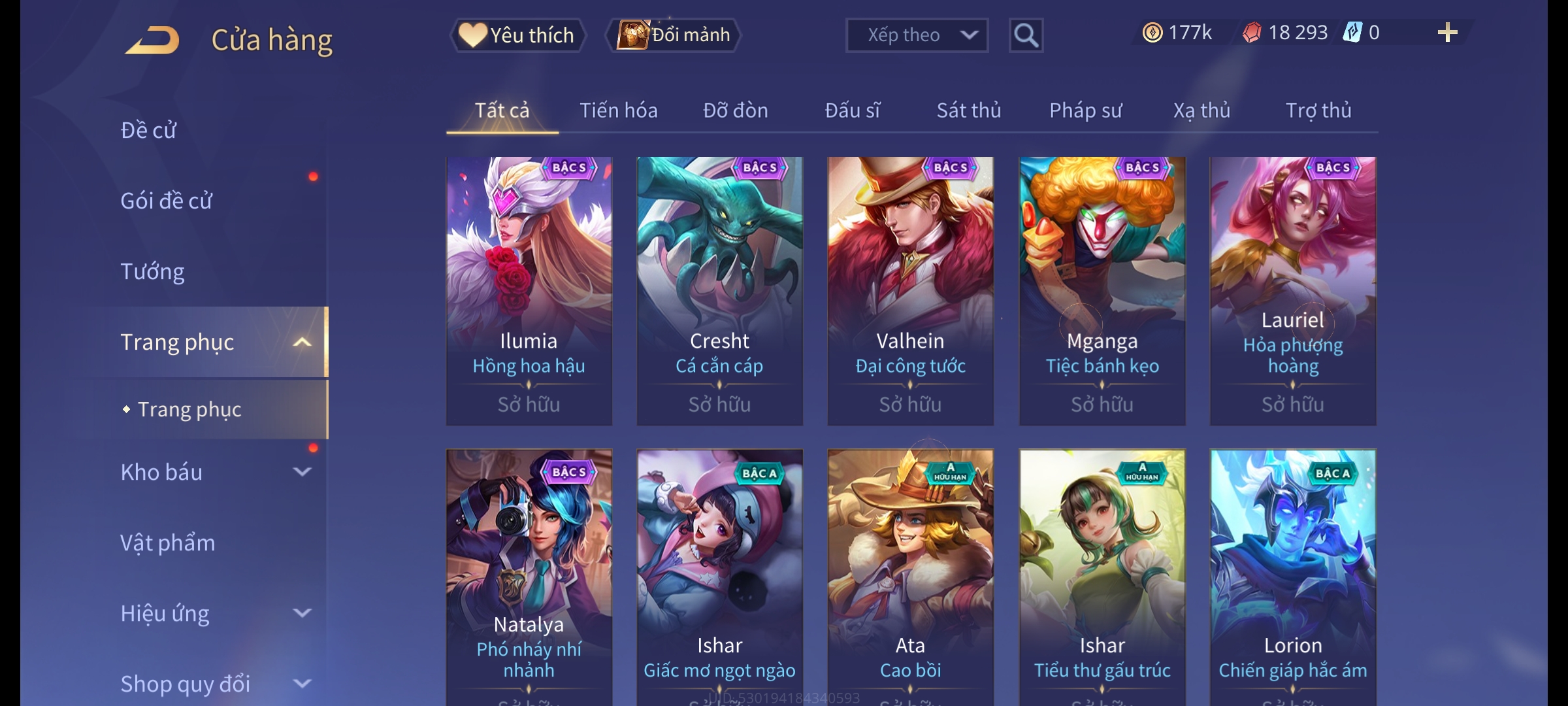Click the magnifying glass search icon
This screenshot has height=706, width=1568.
[x=1026, y=35]
